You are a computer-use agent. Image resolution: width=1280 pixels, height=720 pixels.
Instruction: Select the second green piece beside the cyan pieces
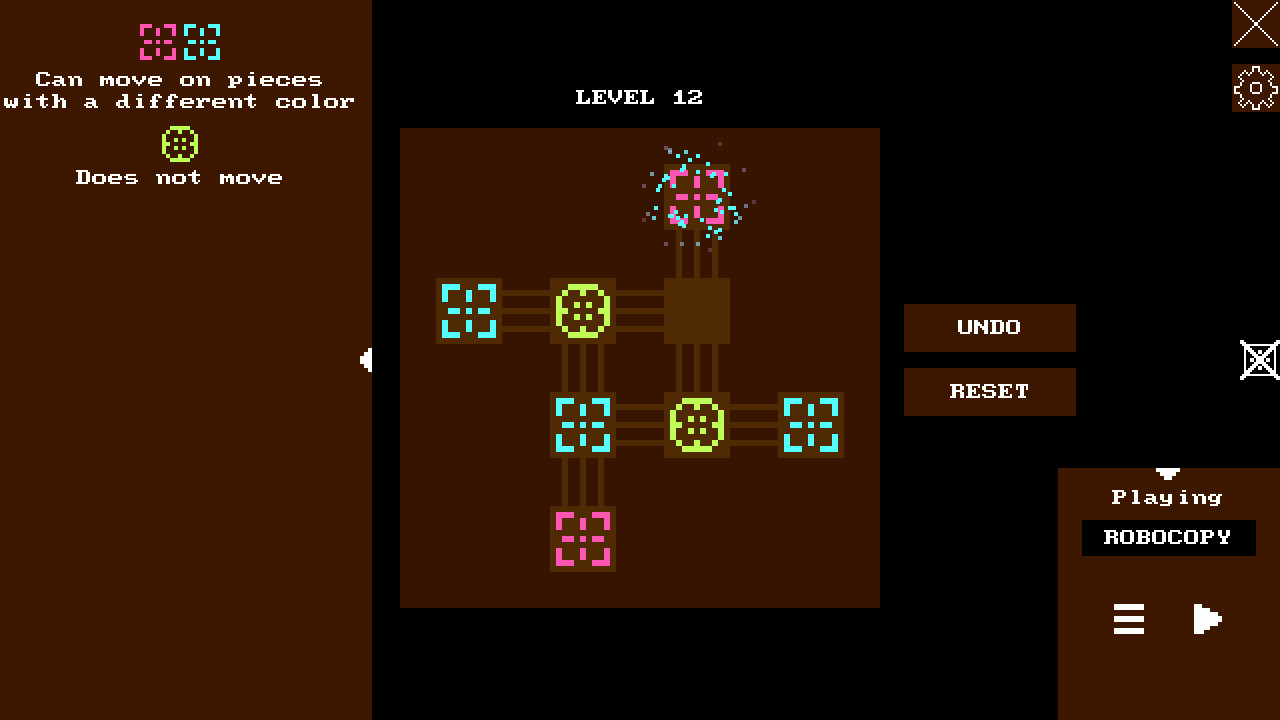[x=697, y=425]
